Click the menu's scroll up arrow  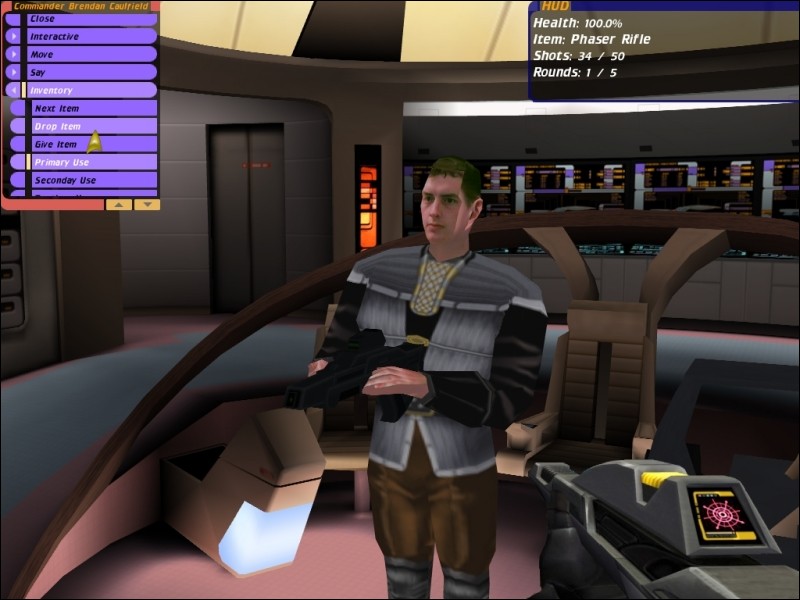click(x=118, y=204)
